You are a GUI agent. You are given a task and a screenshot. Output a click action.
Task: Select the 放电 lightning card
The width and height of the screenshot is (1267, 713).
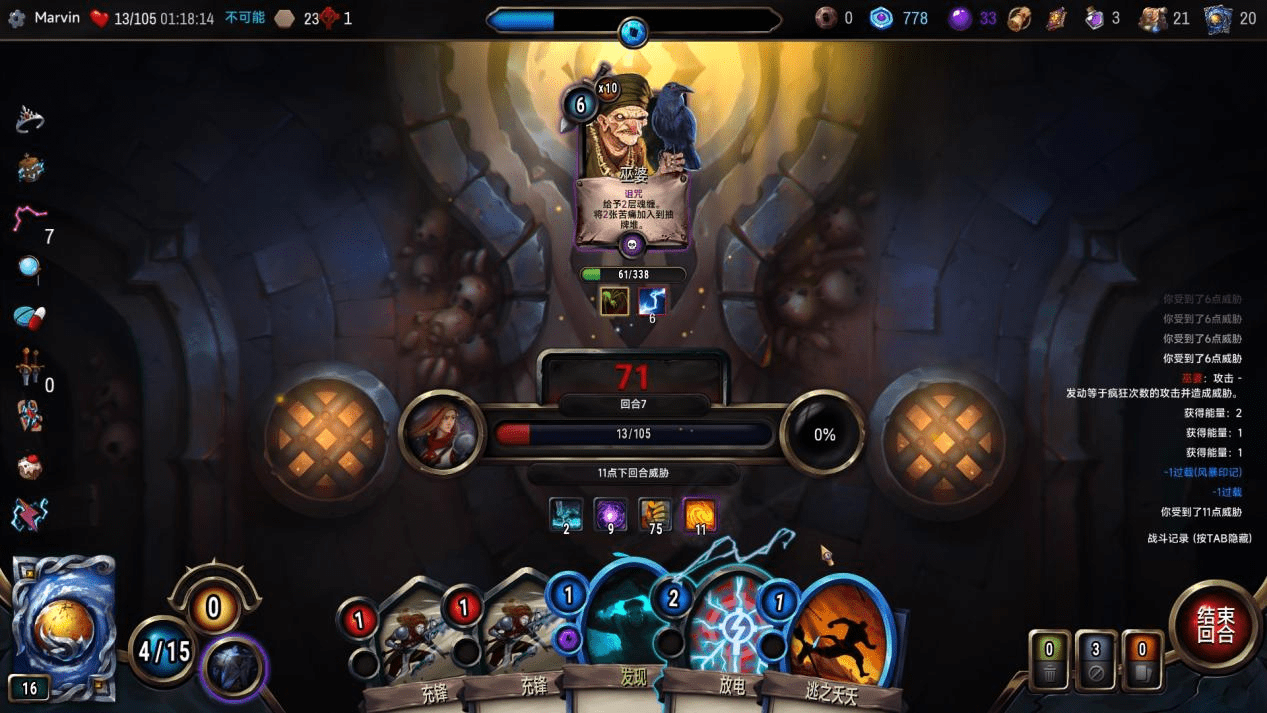tap(733, 640)
